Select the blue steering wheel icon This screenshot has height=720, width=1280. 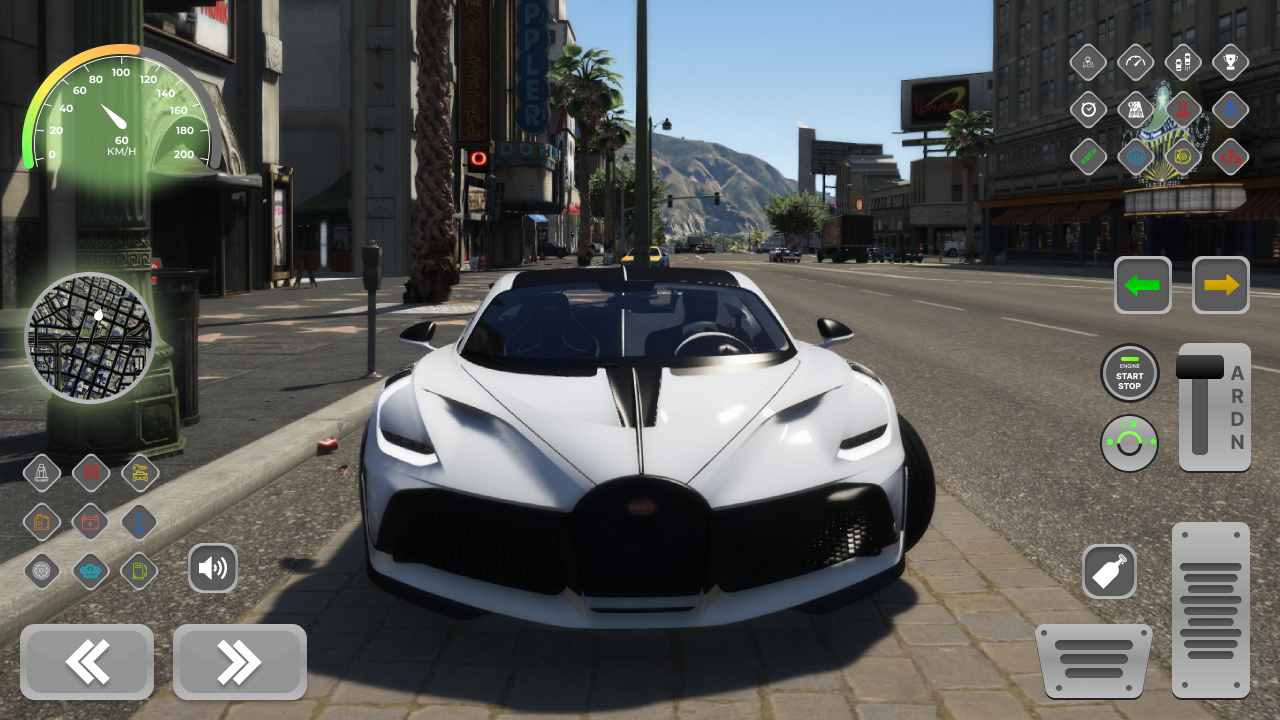tap(1135, 157)
